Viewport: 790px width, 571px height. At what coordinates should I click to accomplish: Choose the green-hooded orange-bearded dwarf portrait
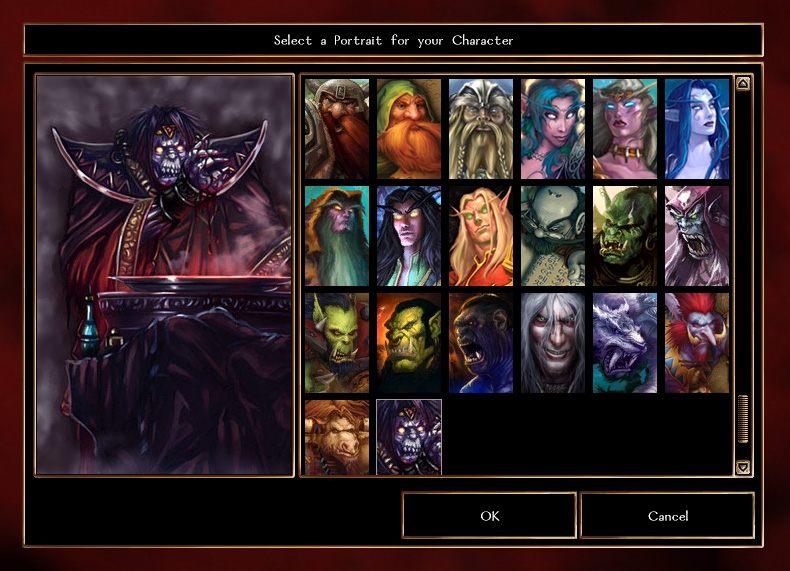(x=409, y=129)
